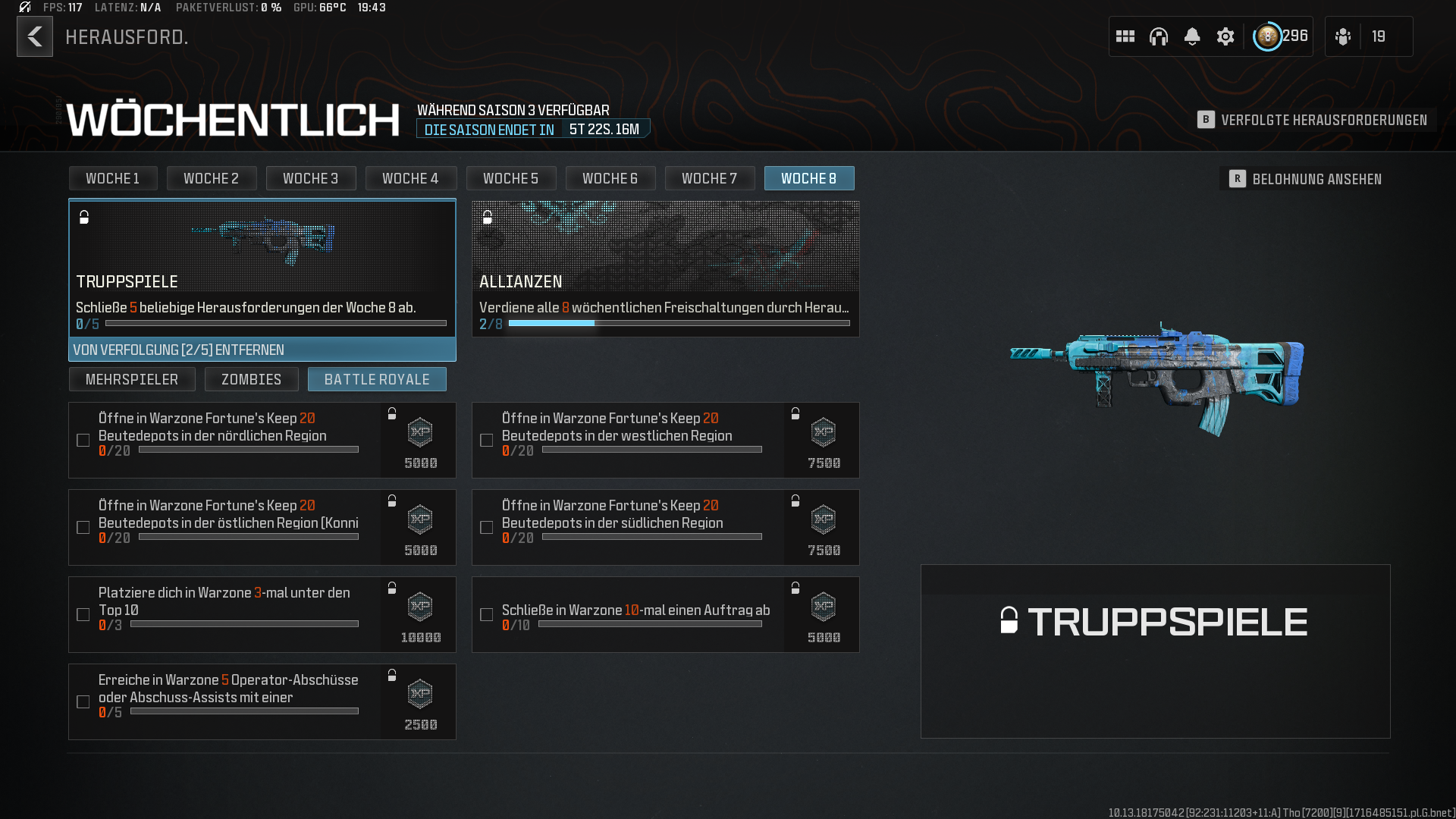This screenshot has height=819, width=1456.
Task: Open the social friends icon
Action: coord(1343,36)
